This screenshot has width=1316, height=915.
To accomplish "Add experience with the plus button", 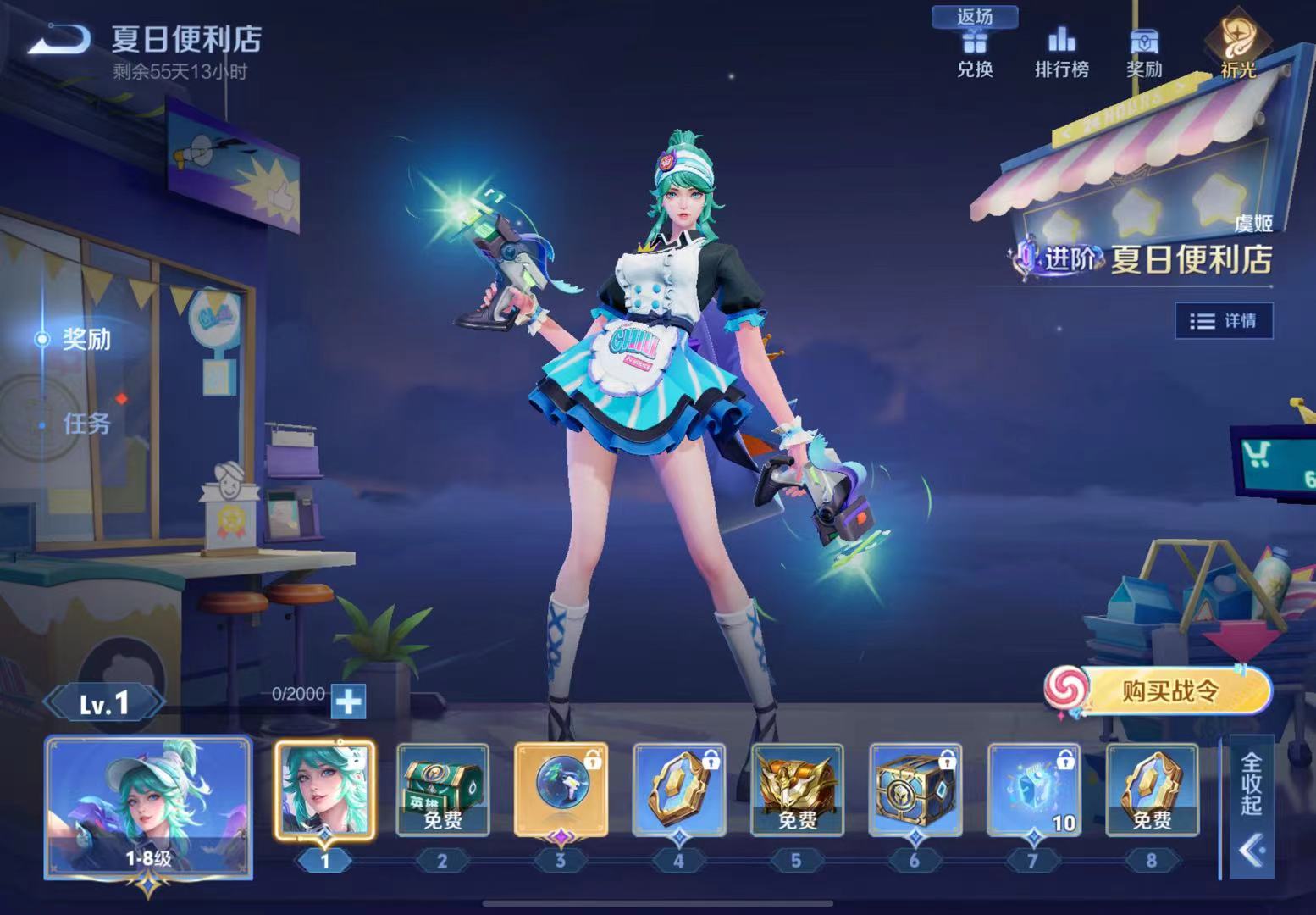I will [348, 701].
